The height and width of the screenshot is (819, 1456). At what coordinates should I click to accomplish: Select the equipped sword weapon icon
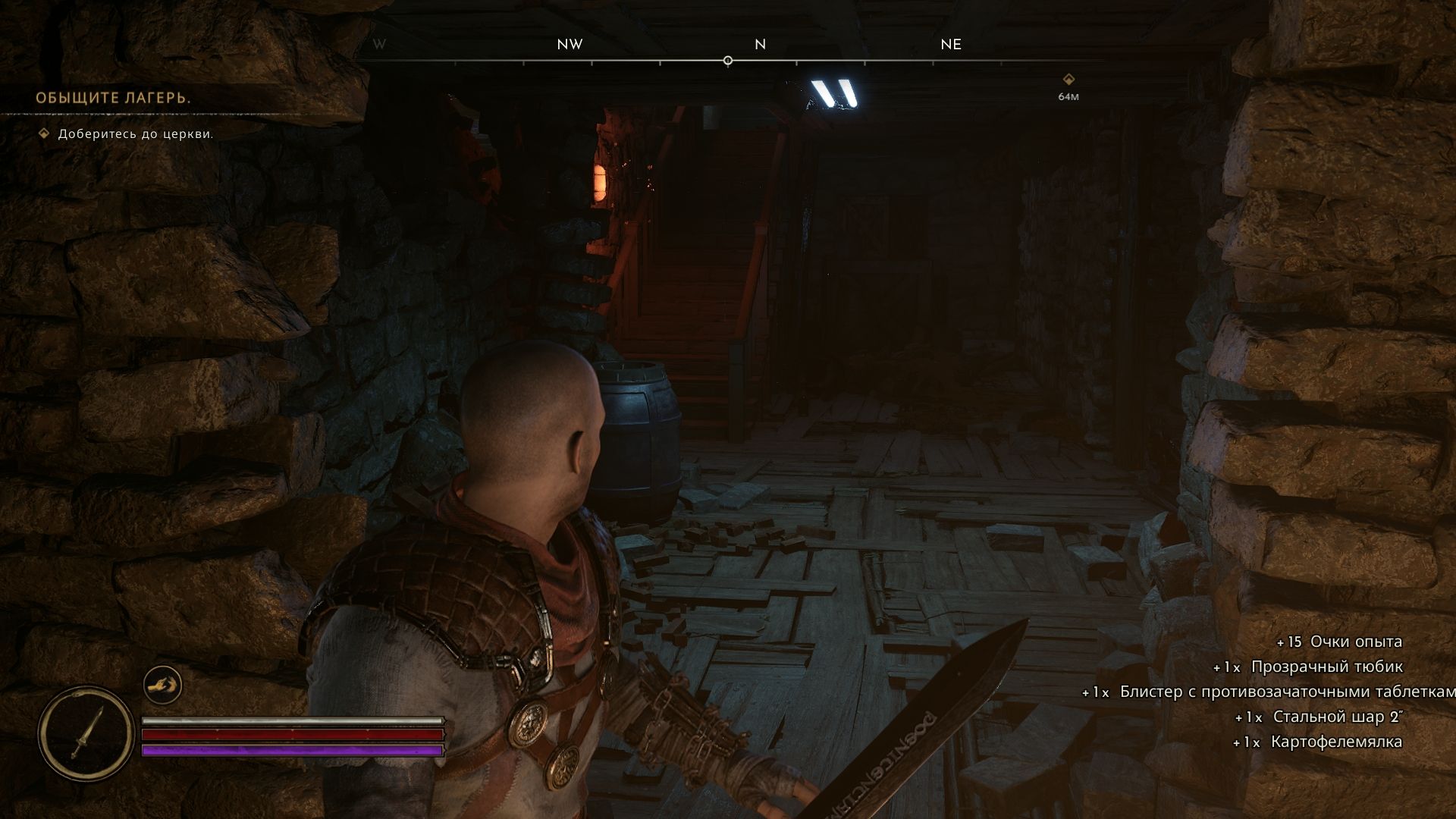(86, 733)
